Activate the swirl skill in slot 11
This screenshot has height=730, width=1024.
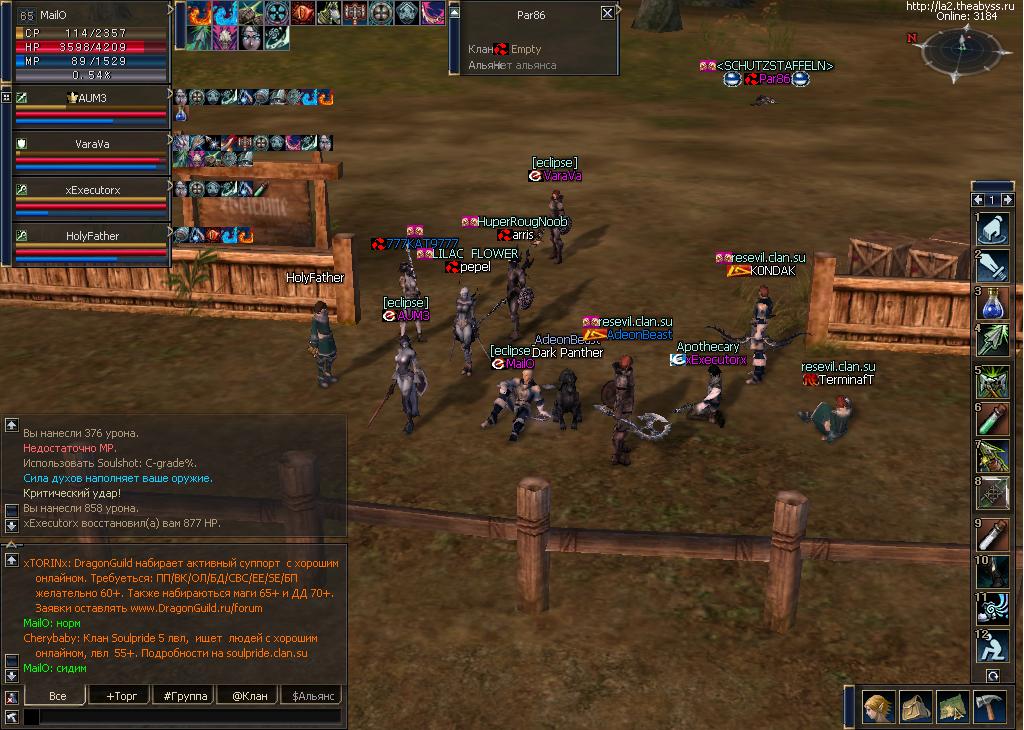[993, 610]
